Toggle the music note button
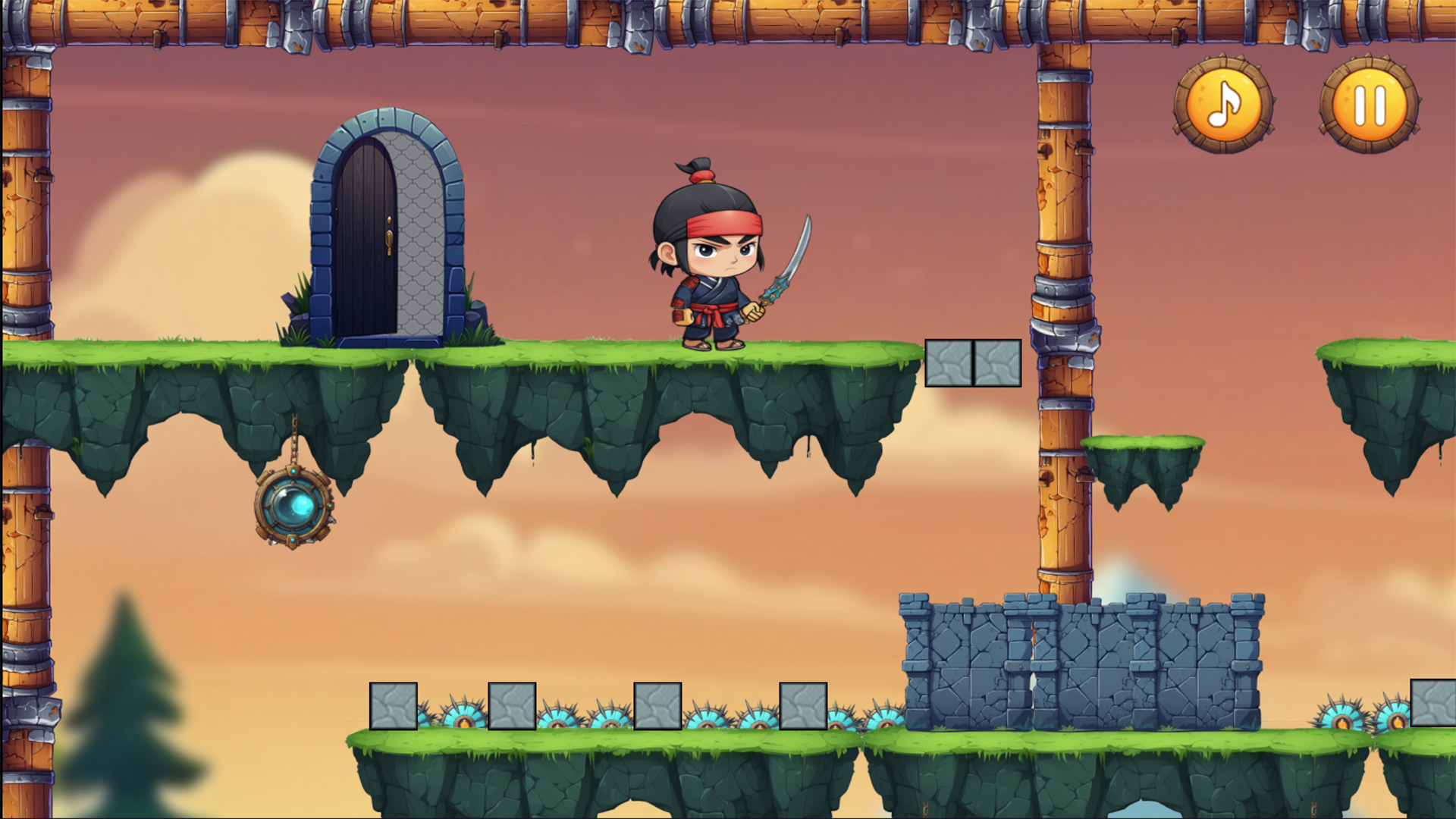 1222,105
